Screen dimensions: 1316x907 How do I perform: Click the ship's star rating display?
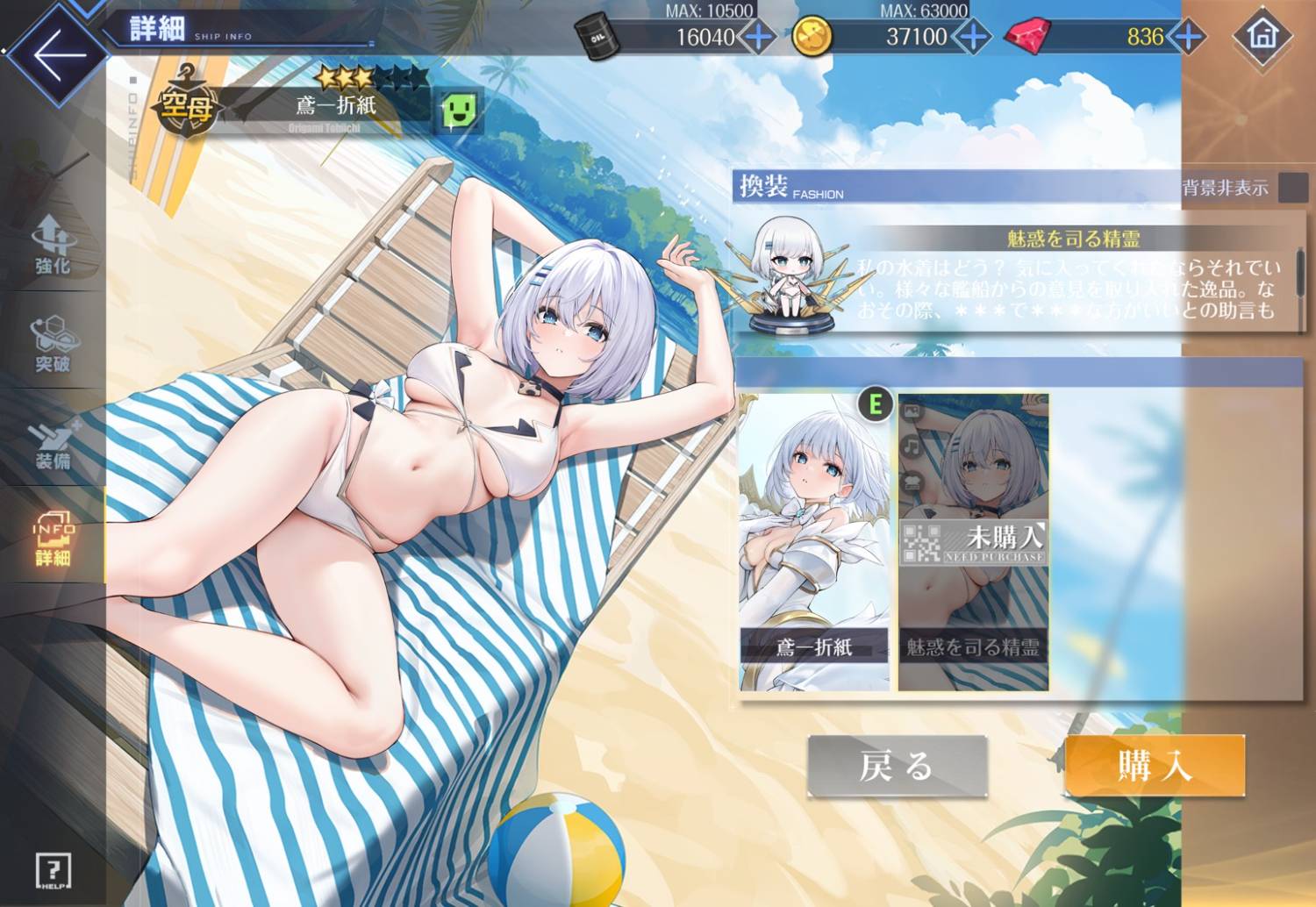pyautogui.click(x=369, y=77)
